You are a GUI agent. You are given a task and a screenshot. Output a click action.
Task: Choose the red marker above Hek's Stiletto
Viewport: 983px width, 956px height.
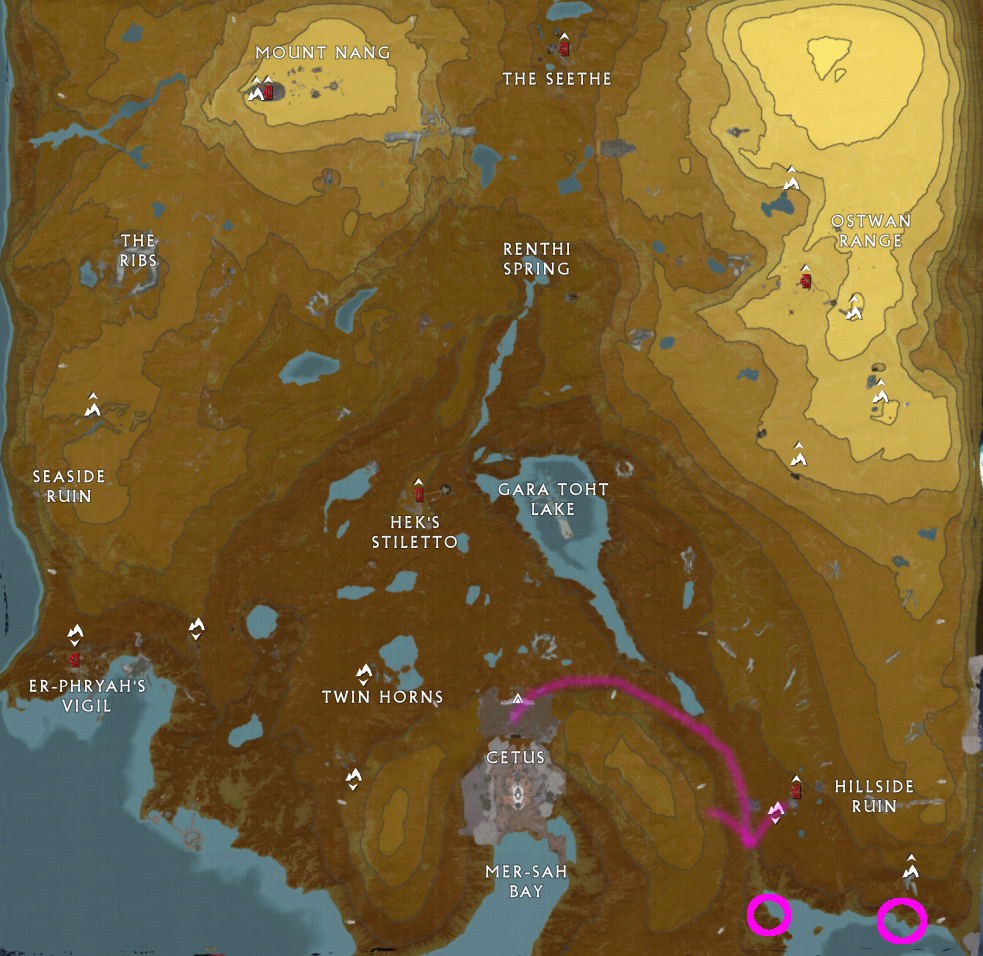point(419,492)
